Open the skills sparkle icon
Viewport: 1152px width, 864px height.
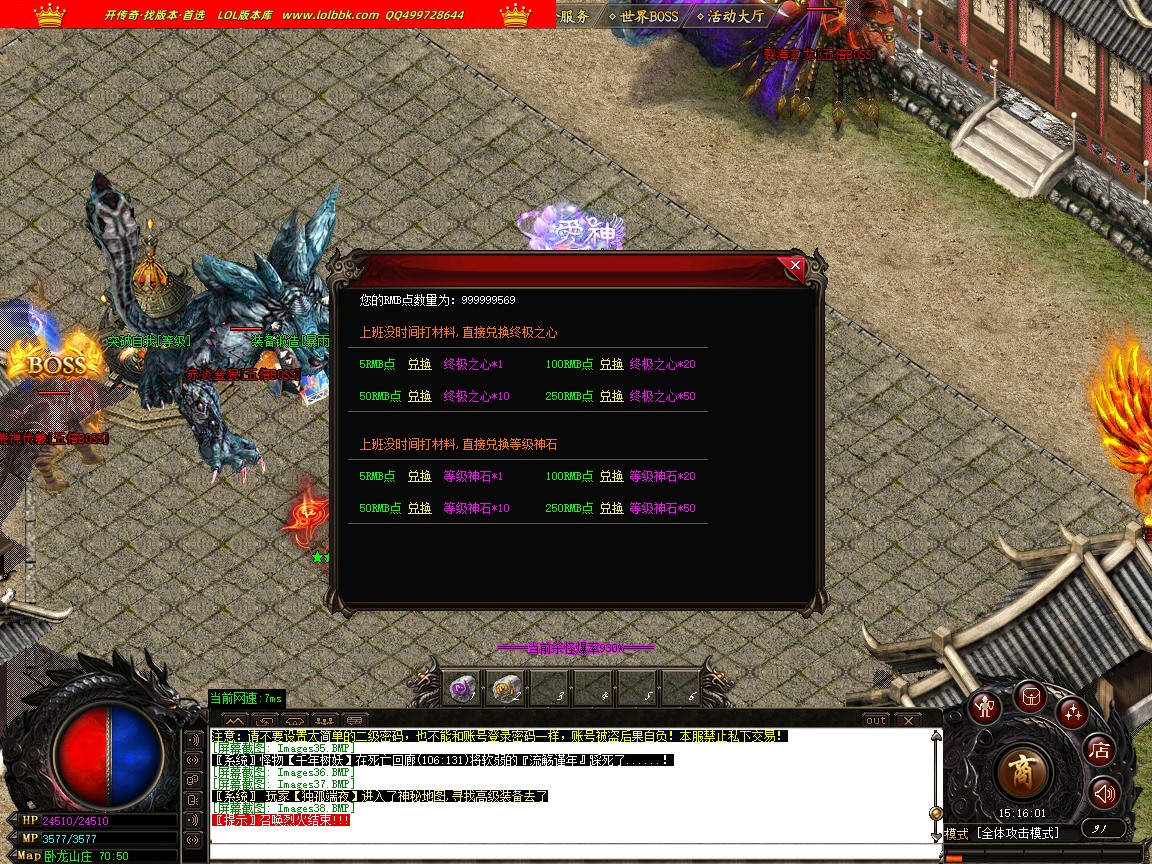[x=1073, y=712]
